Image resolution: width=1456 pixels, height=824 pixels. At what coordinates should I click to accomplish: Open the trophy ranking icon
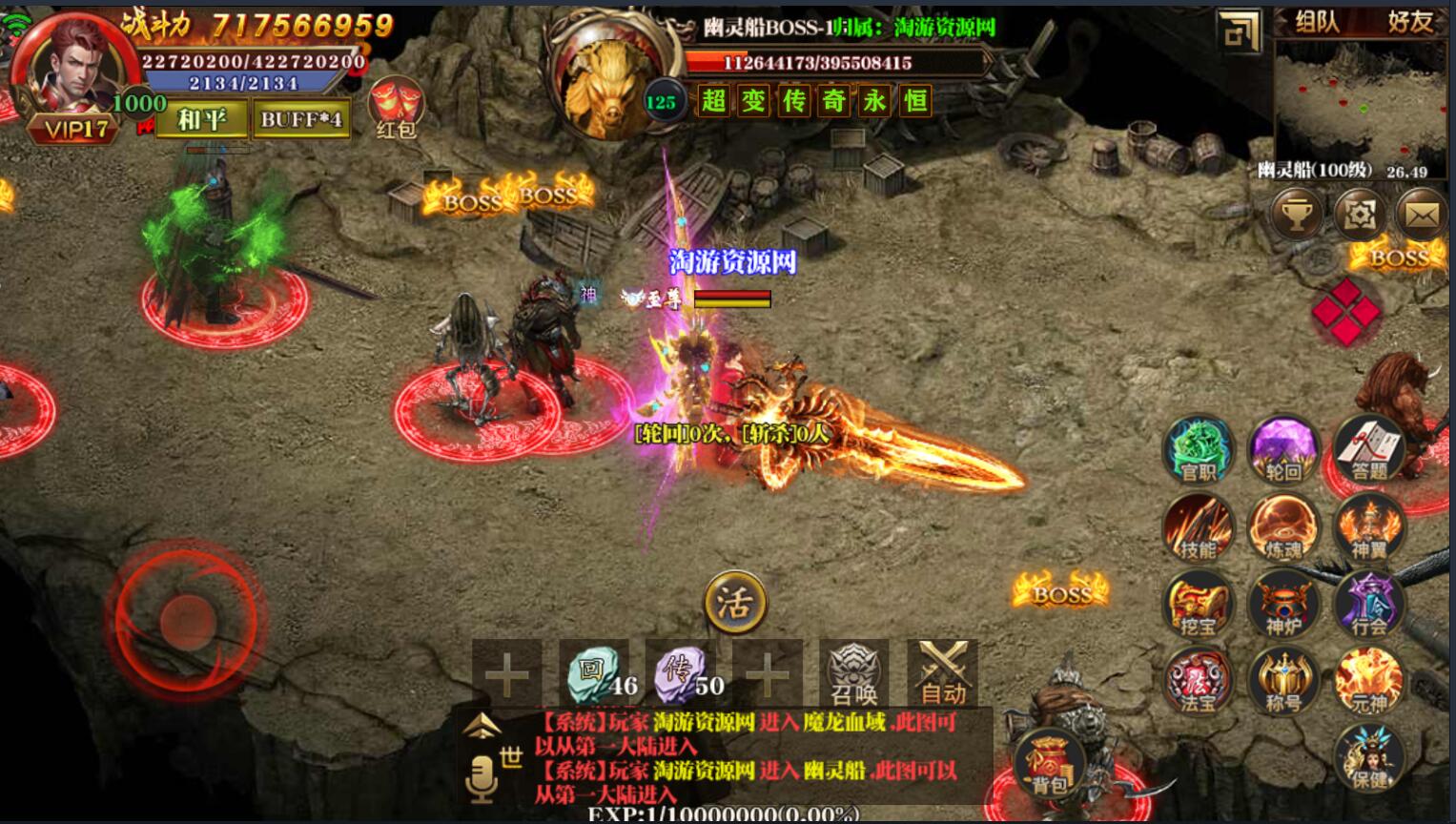coord(1296,215)
